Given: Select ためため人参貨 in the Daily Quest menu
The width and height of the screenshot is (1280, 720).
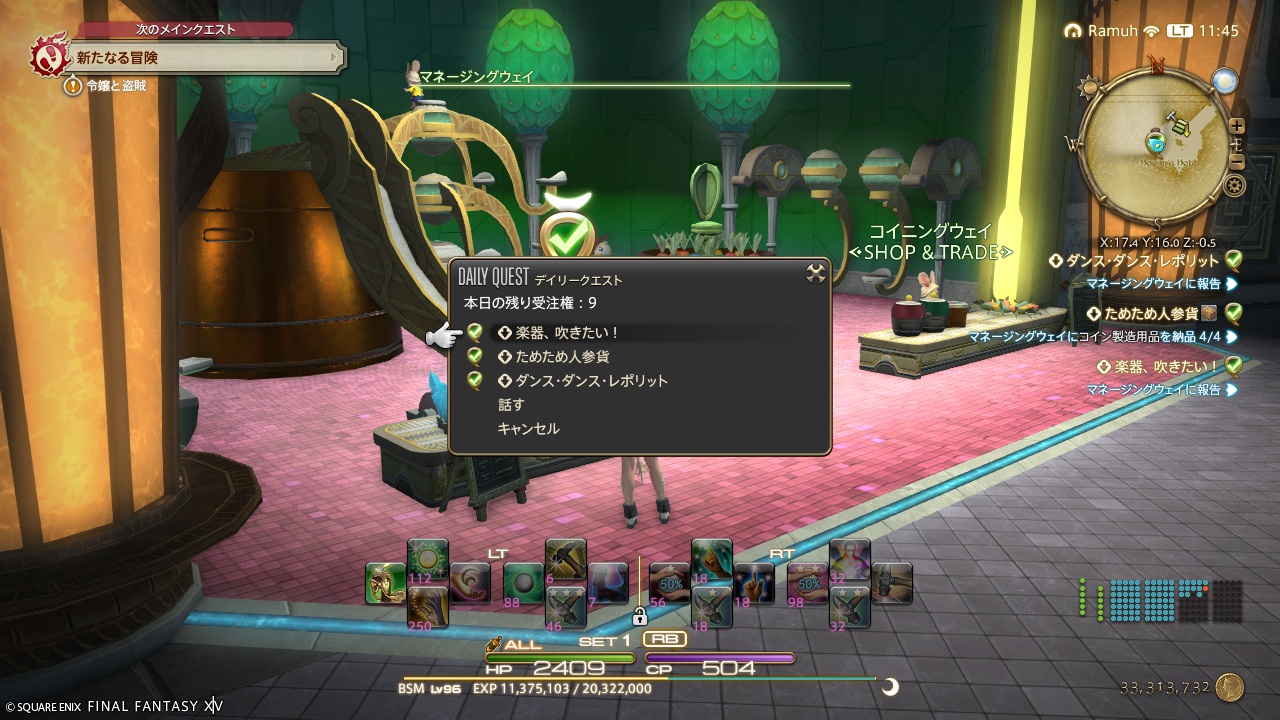Looking at the screenshot, I should (563, 357).
